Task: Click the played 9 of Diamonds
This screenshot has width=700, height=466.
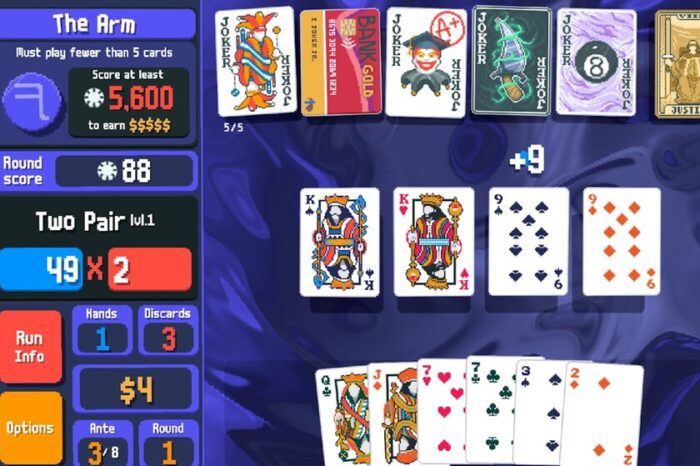Action: pos(621,242)
